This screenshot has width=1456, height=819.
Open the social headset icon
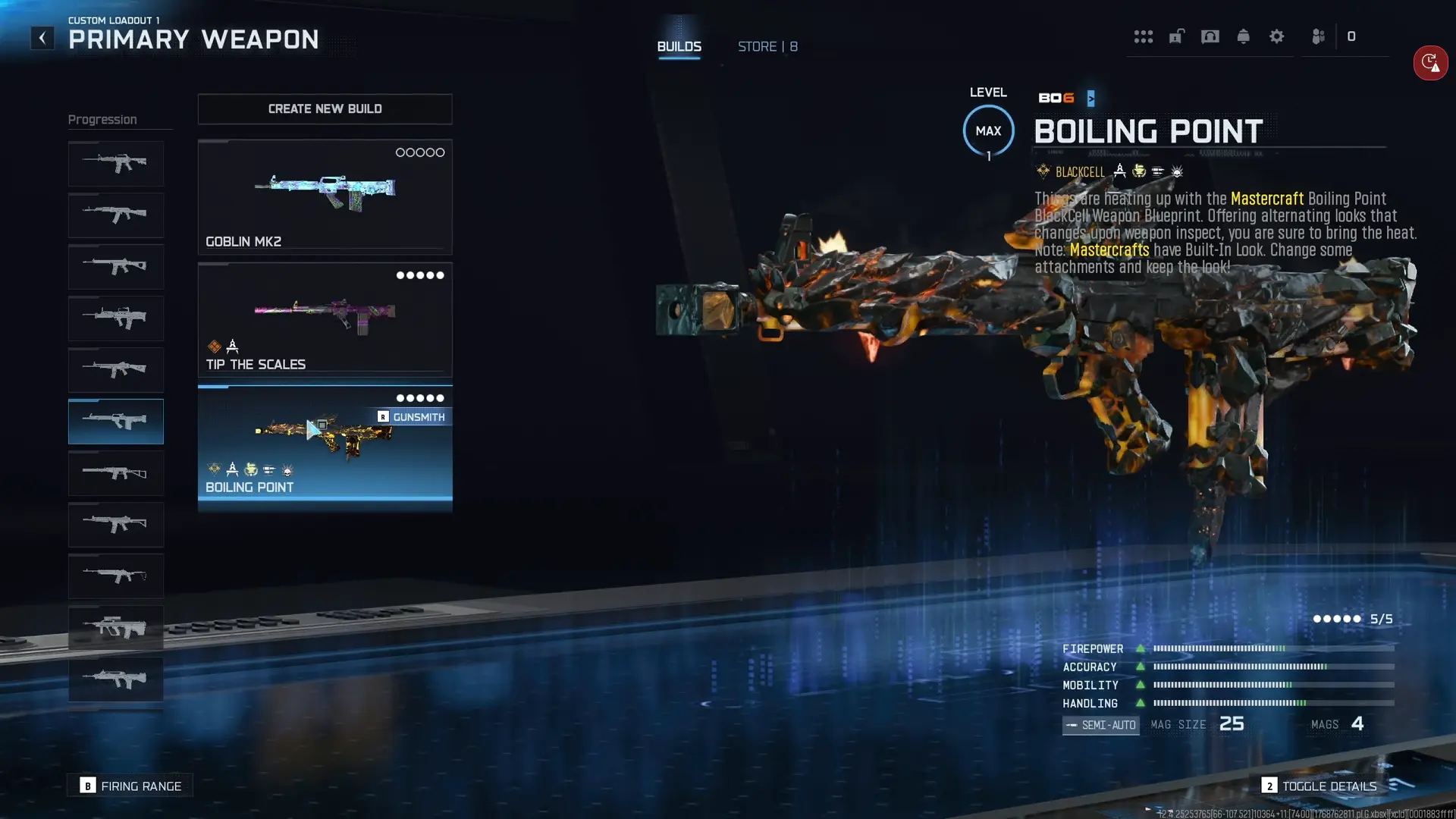pyautogui.click(x=1210, y=36)
